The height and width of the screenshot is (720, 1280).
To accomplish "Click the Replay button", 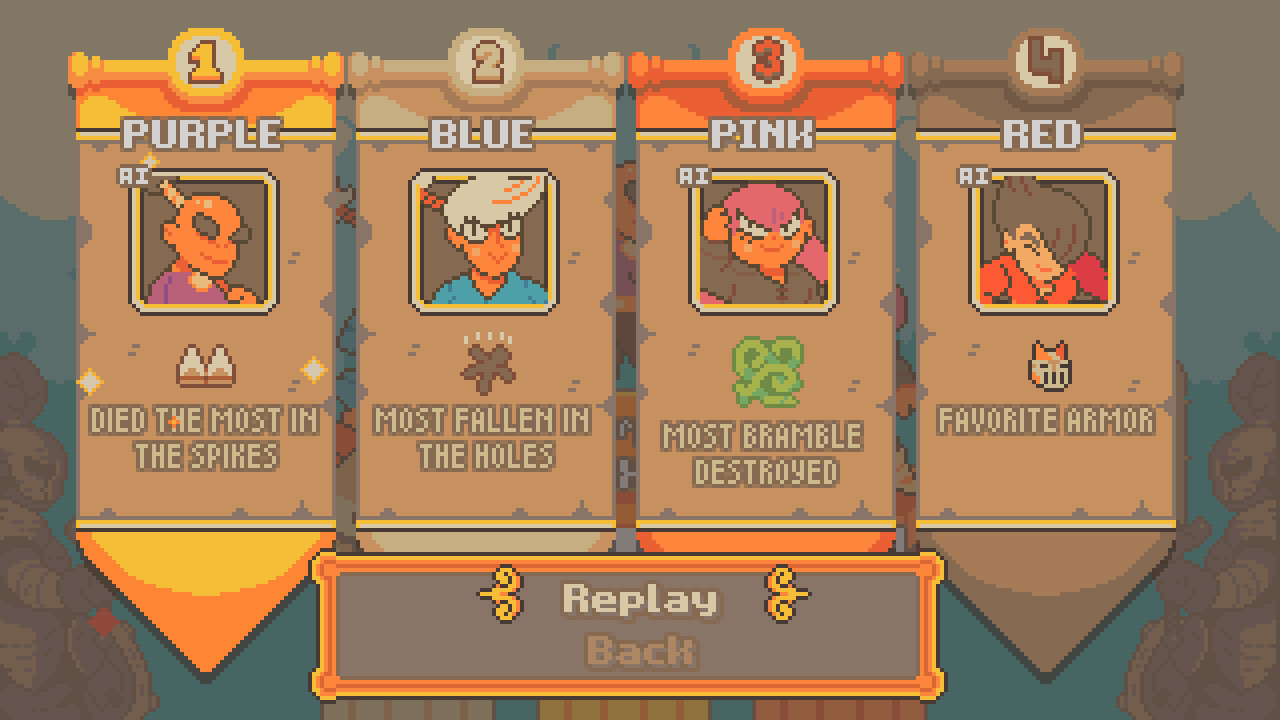I will coord(640,599).
